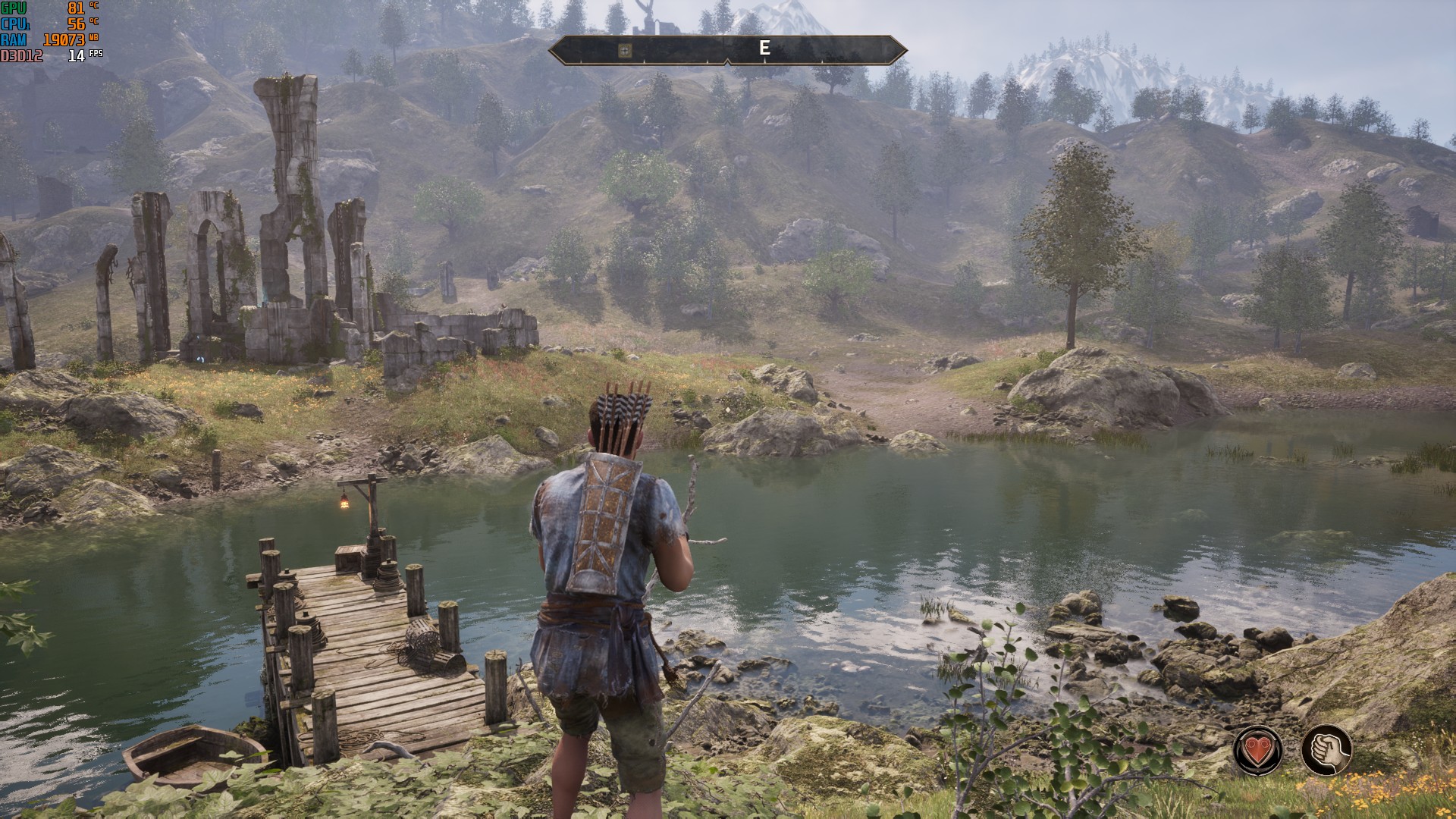Select the clenched fist weapon icon
The width and height of the screenshot is (1456, 819).
[1326, 750]
